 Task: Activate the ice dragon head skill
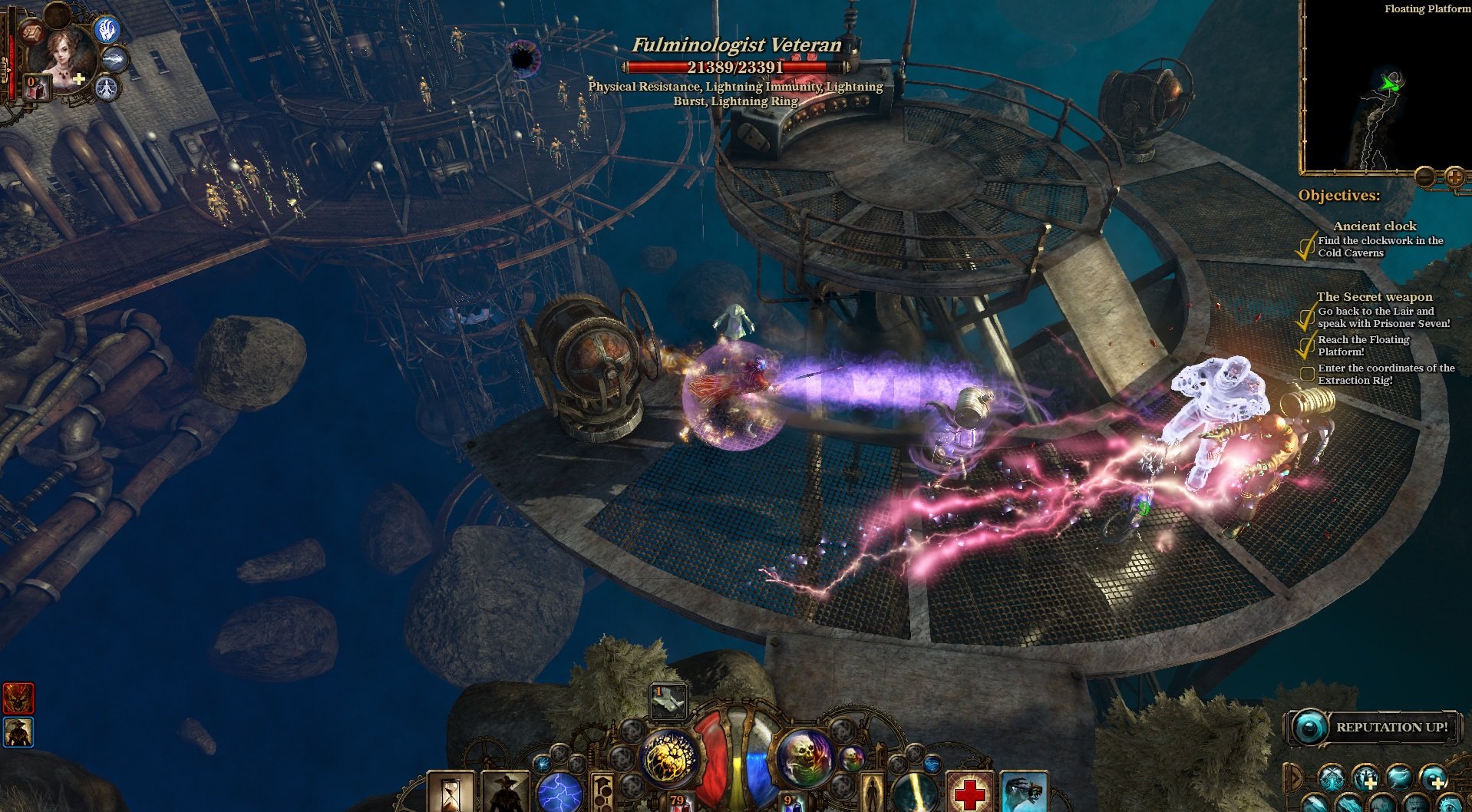(1024, 794)
